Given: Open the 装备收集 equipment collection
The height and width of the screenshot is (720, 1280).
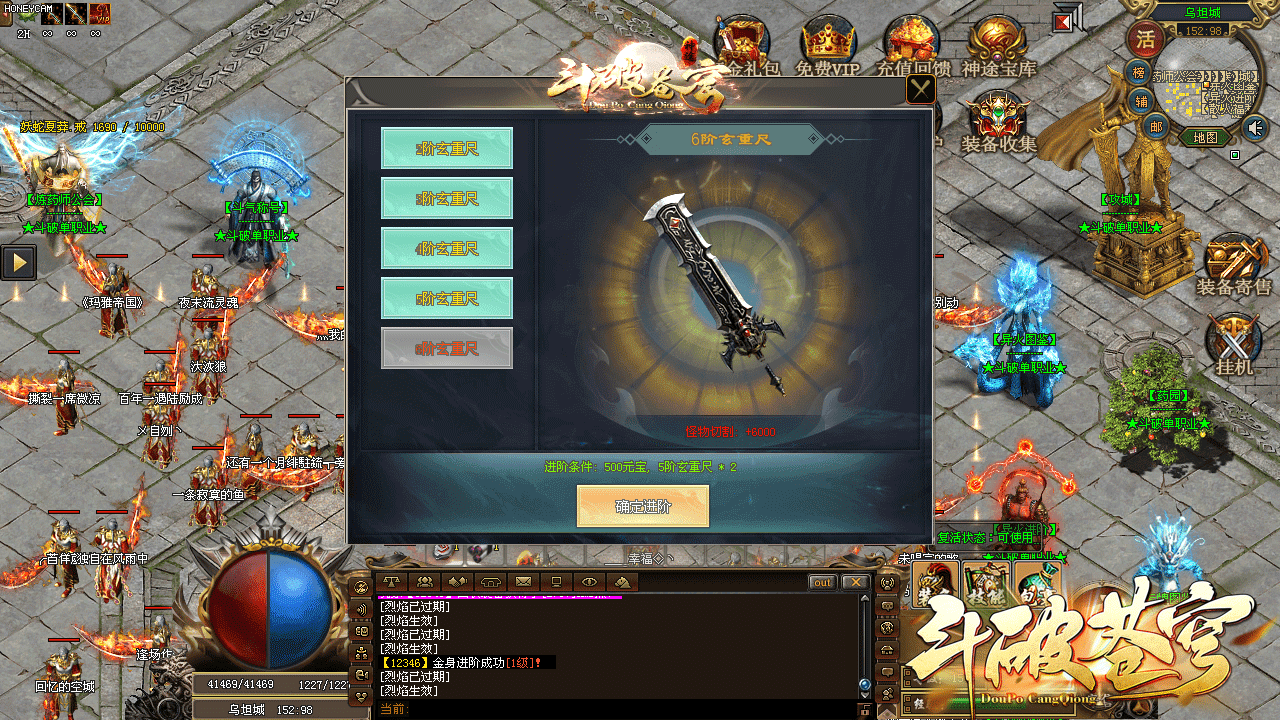Looking at the screenshot, I should [998, 122].
